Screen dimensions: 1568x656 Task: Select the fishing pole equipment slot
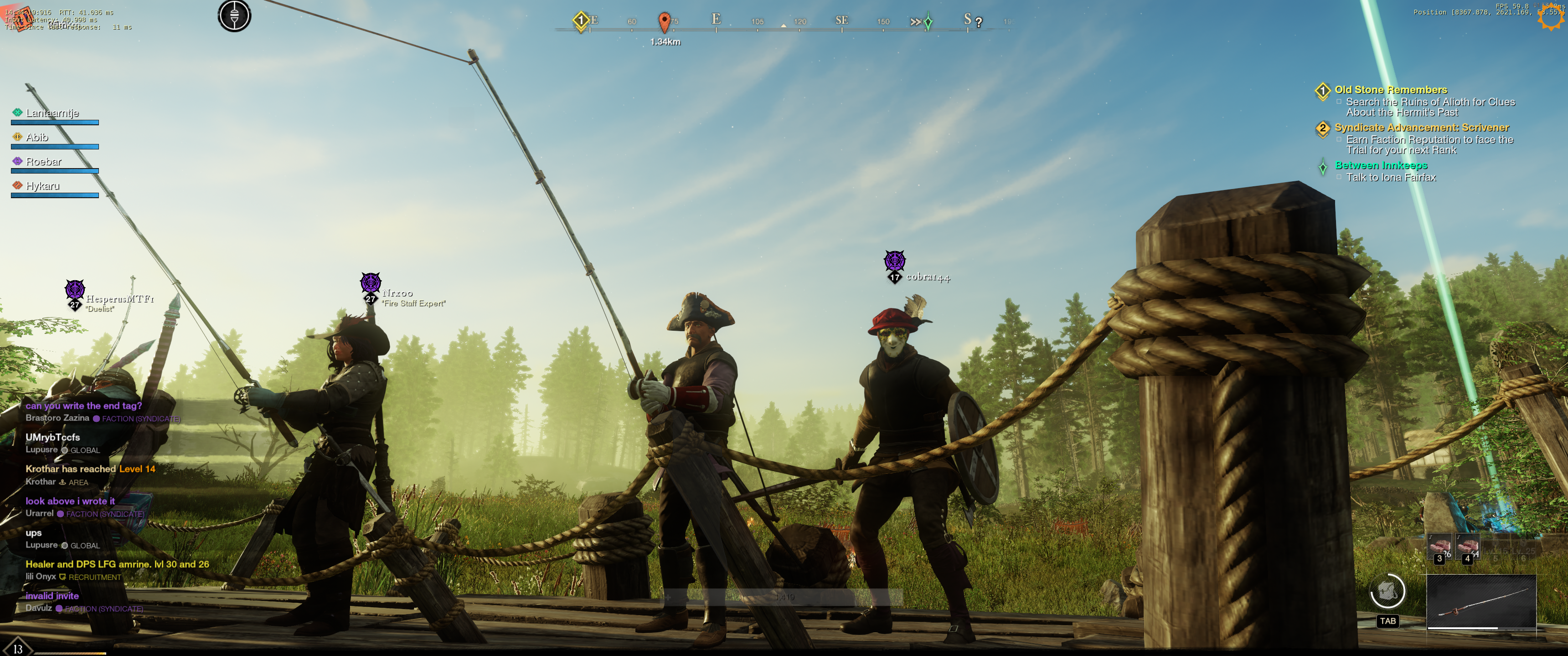(x=1481, y=602)
